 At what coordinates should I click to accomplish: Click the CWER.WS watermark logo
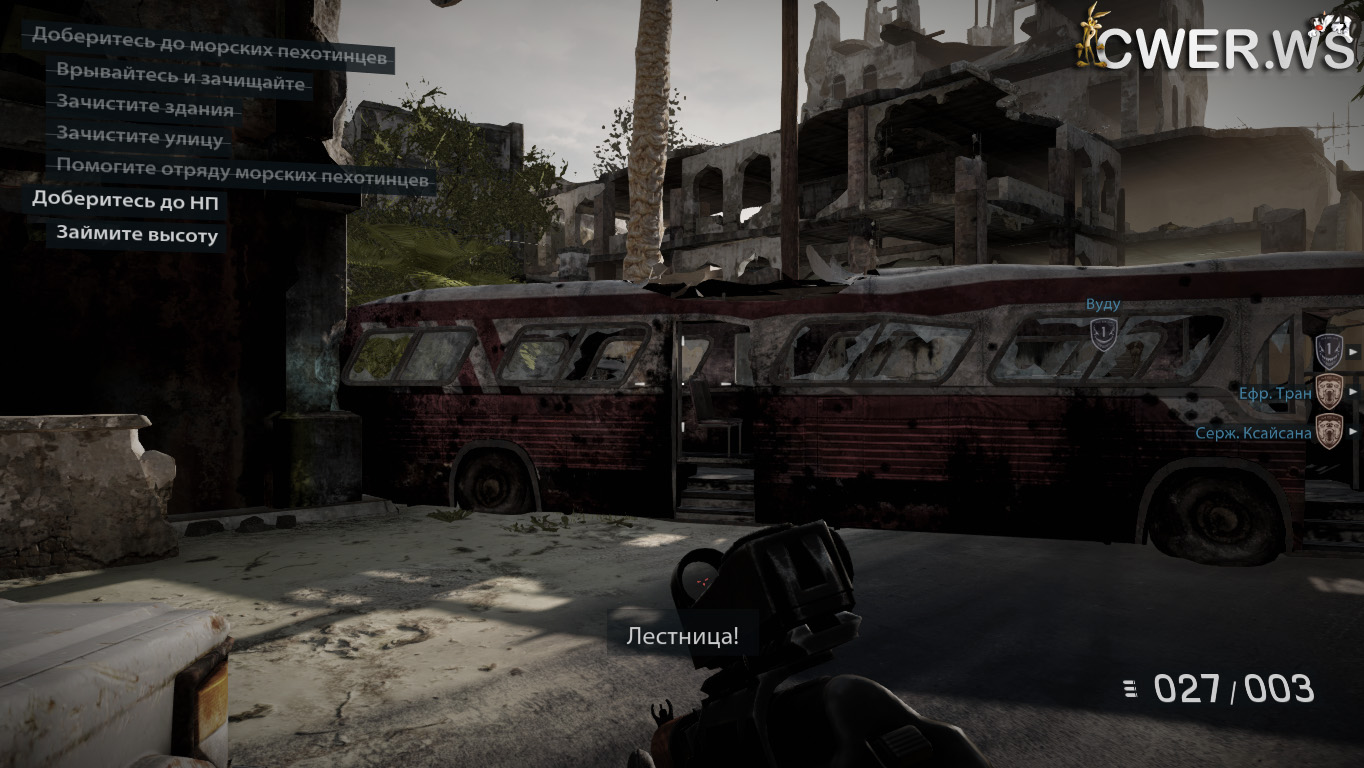point(1216,46)
